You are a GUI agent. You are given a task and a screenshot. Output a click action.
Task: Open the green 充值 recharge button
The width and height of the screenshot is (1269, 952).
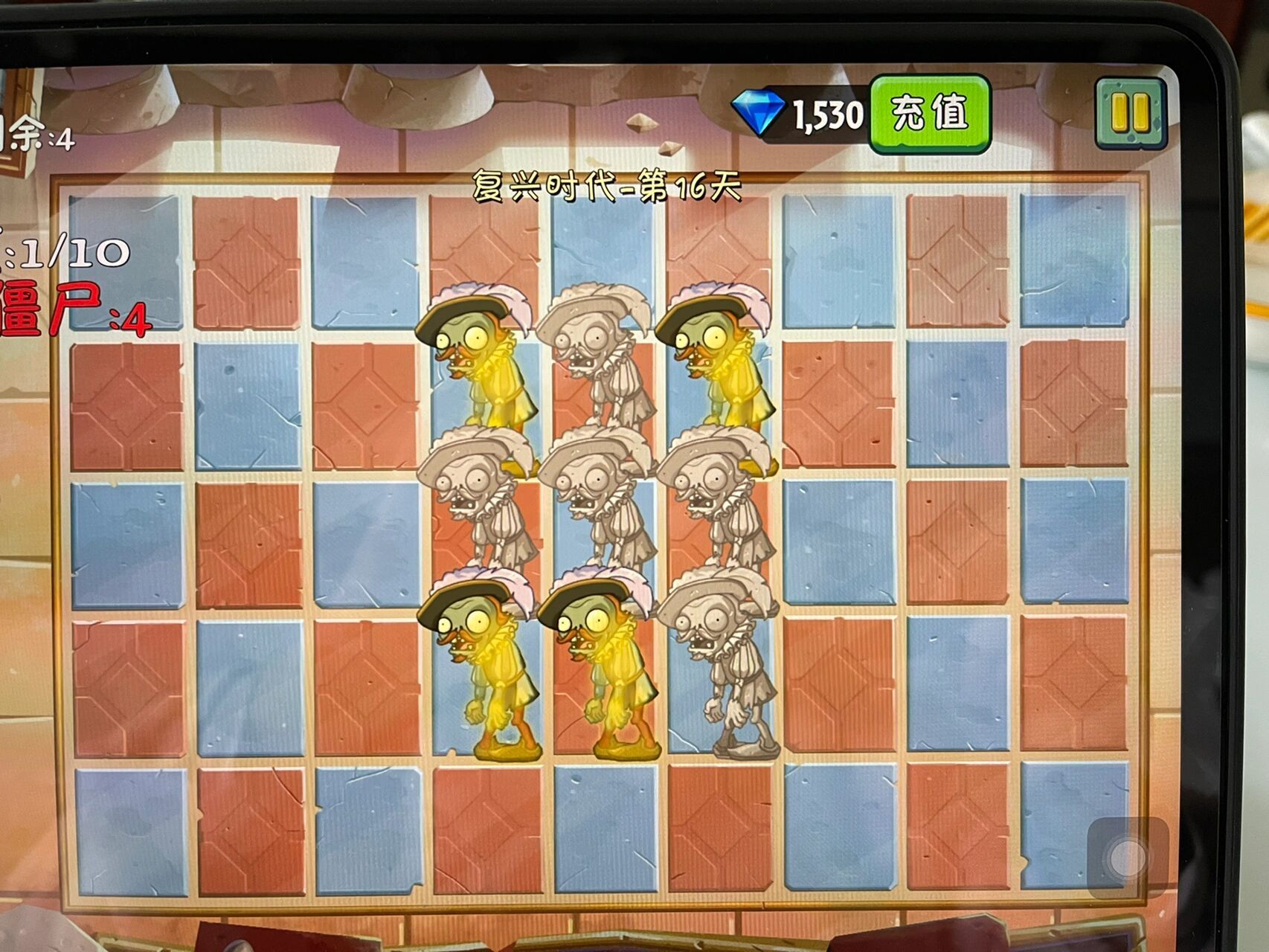[930, 114]
